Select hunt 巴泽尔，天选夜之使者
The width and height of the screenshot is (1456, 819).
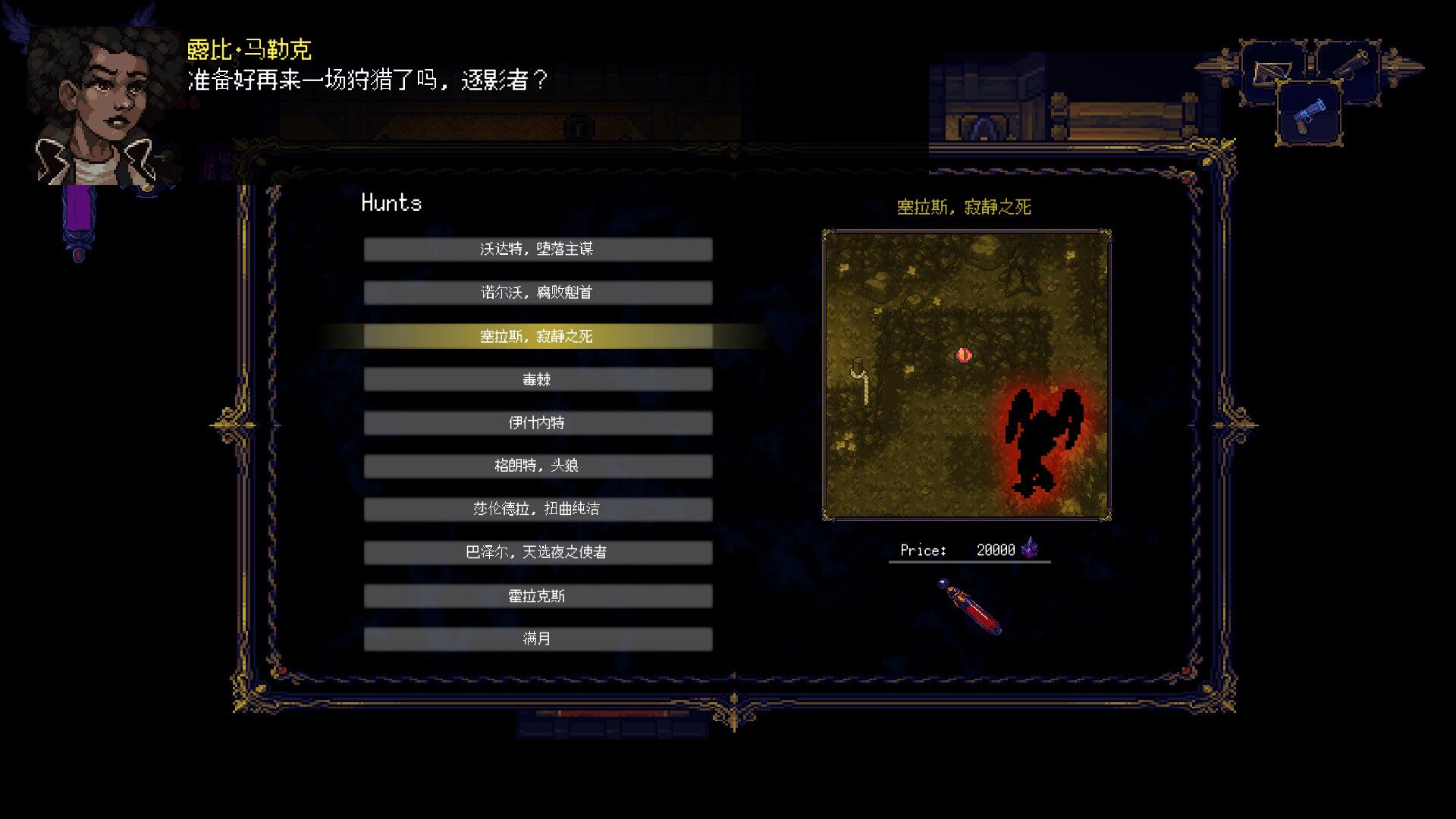tap(538, 553)
